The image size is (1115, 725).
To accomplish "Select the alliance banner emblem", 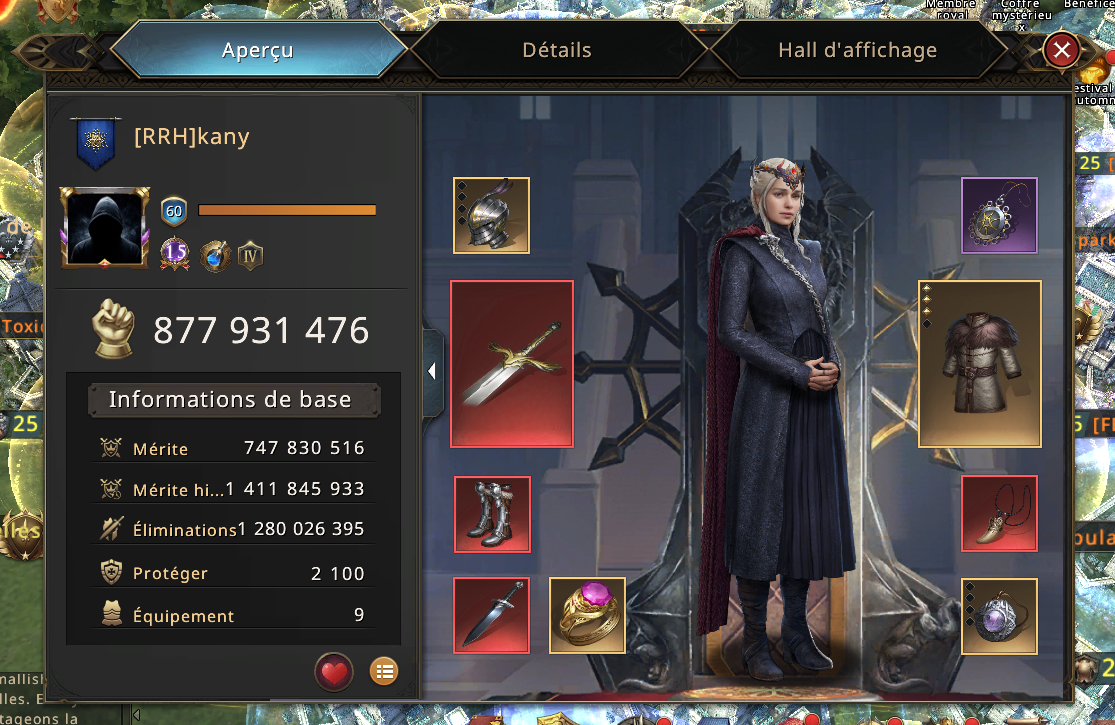I will coord(97,143).
